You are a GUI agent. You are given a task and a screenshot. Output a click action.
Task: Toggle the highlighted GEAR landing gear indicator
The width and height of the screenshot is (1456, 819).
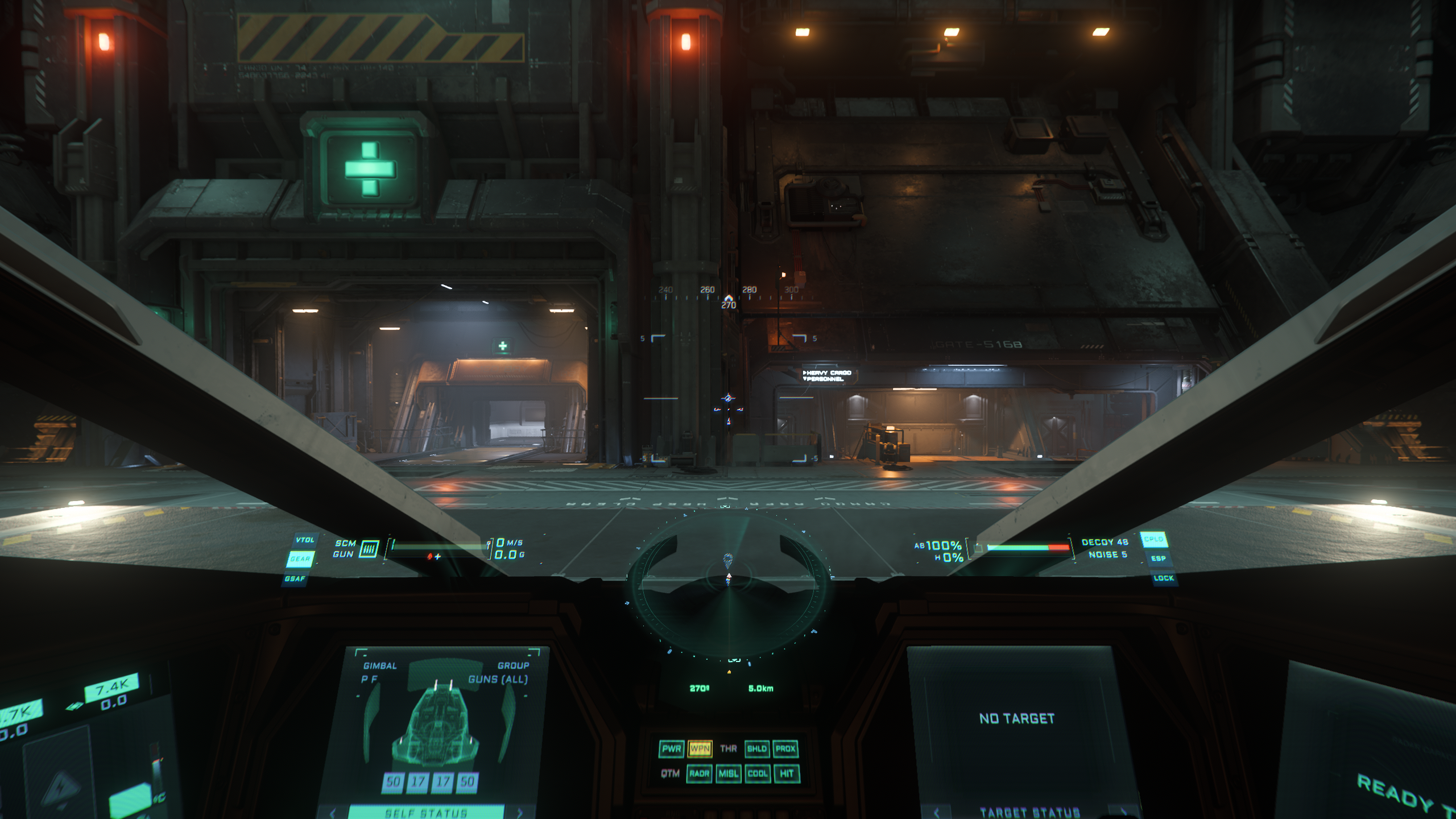[x=300, y=559]
